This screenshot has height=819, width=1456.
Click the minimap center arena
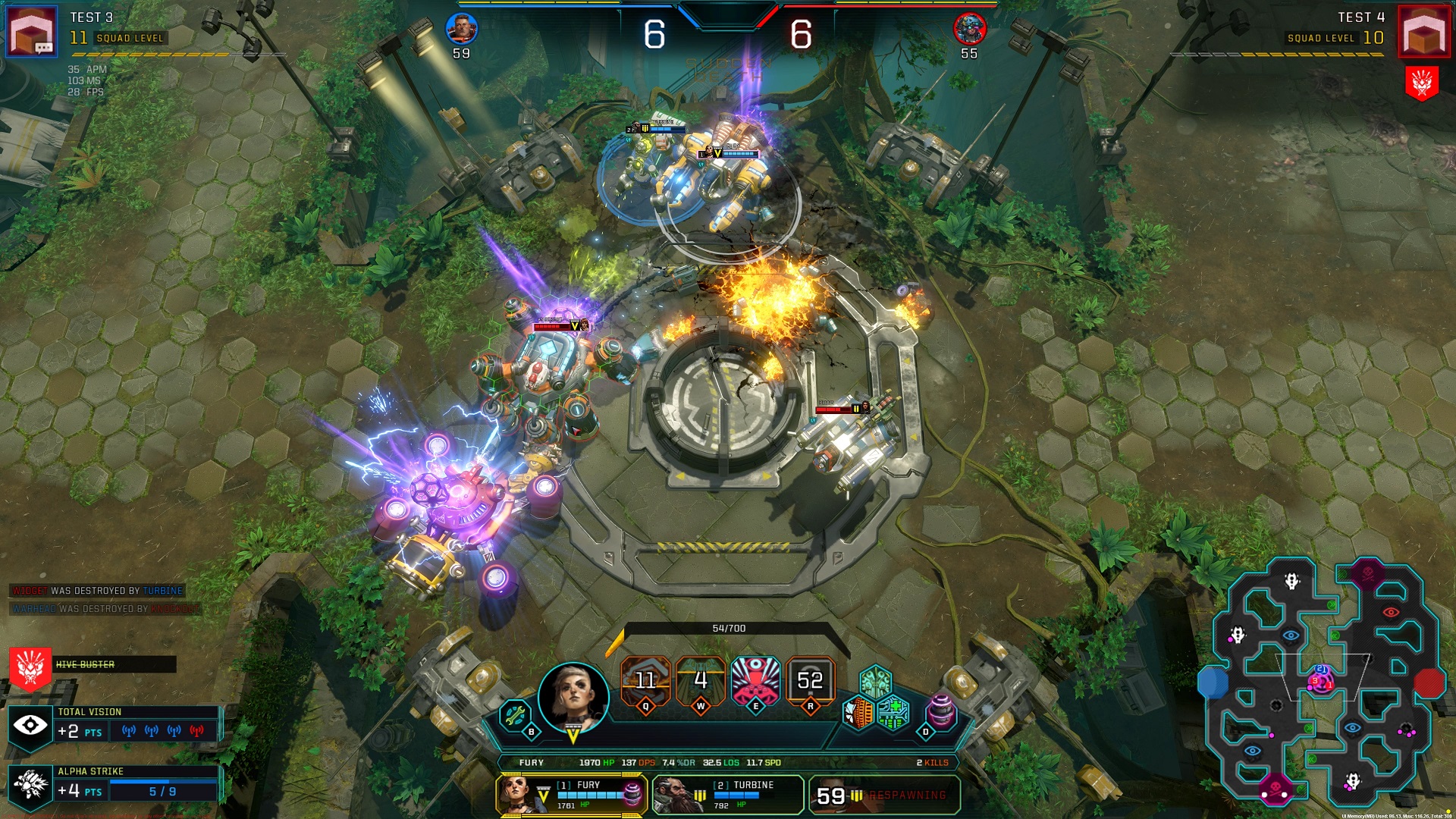point(1321,680)
